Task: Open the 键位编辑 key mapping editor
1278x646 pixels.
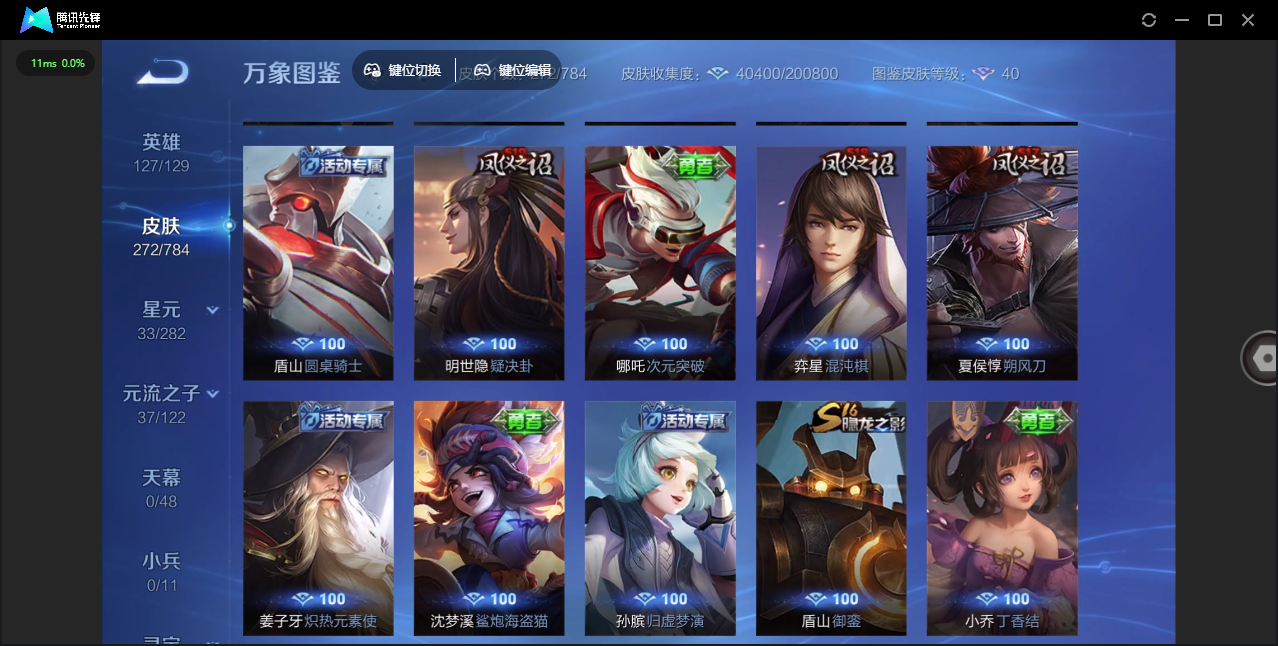Action: point(513,70)
